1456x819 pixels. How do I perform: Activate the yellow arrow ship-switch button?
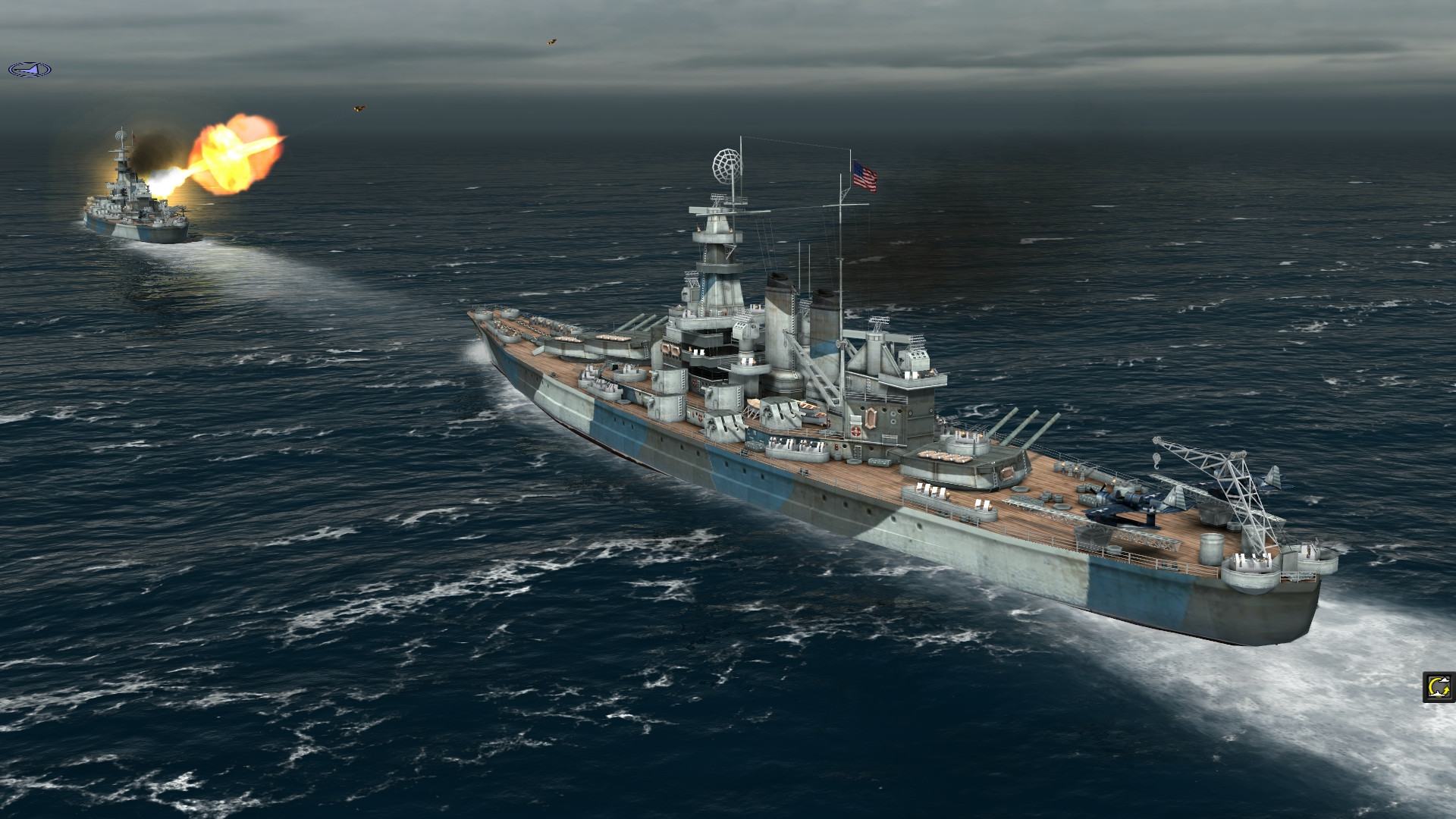pyautogui.click(x=1438, y=687)
